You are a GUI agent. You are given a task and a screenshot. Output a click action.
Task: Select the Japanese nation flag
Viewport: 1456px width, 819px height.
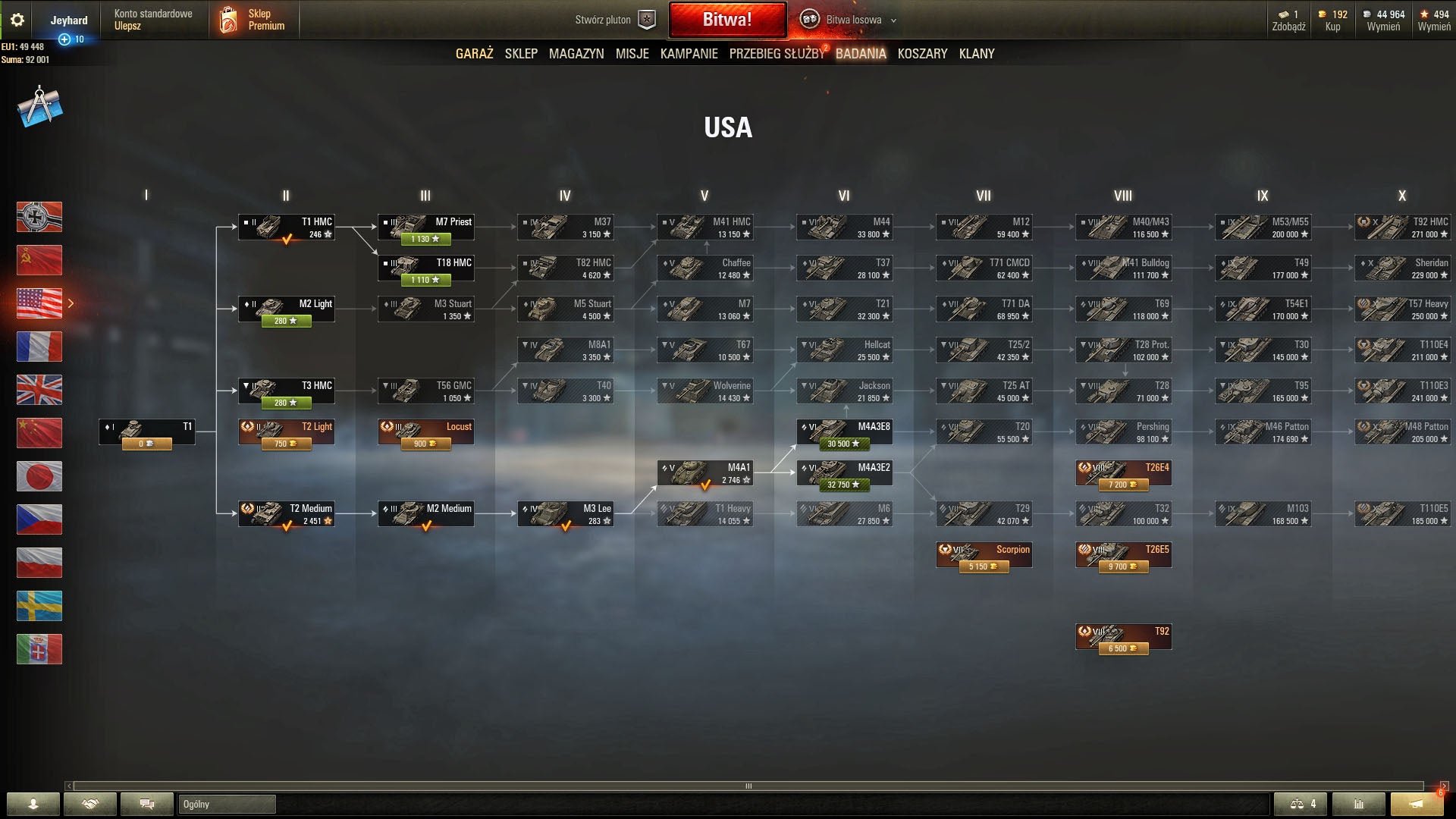click(x=39, y=476)
